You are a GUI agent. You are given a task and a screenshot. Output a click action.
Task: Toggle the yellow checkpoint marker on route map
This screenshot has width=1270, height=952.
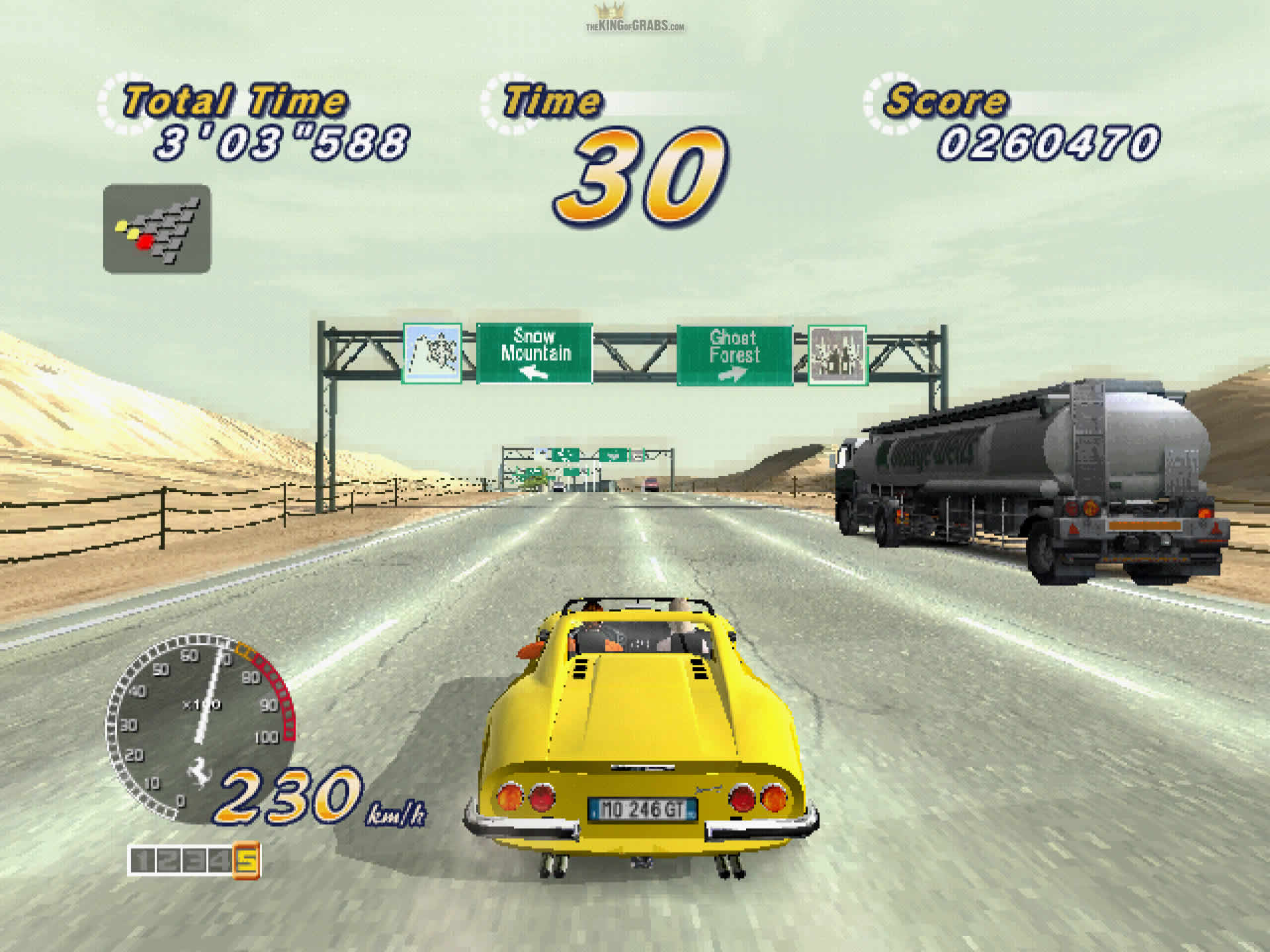click(x=122, y=227)
